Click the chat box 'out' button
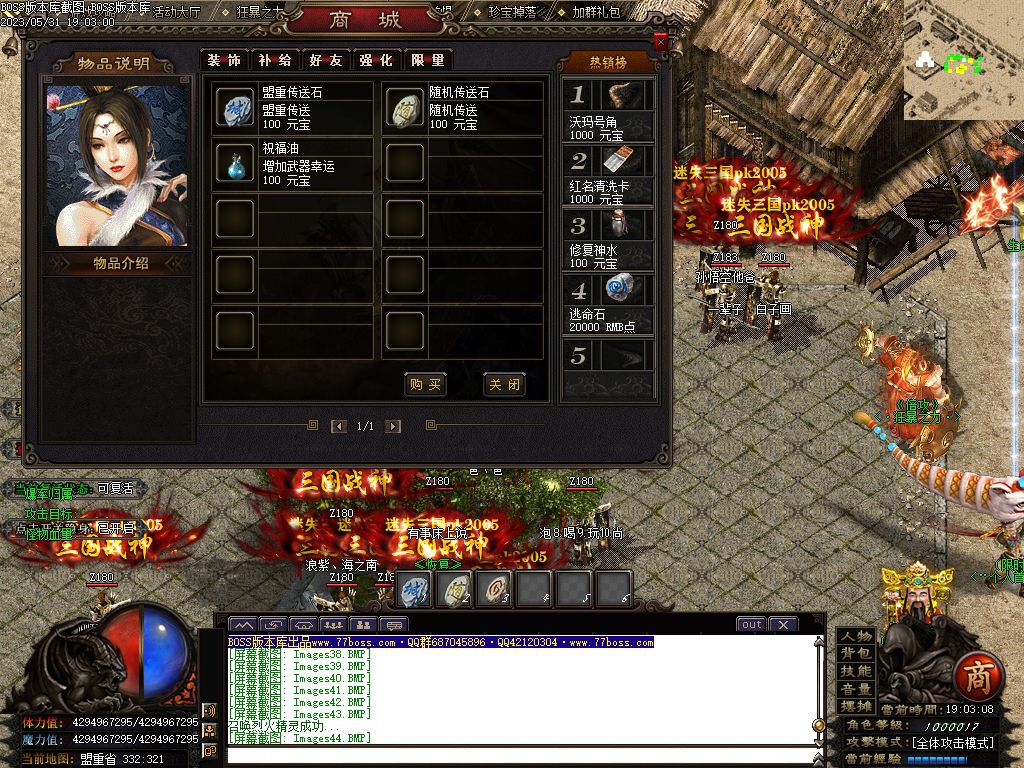 coord(751,624)
